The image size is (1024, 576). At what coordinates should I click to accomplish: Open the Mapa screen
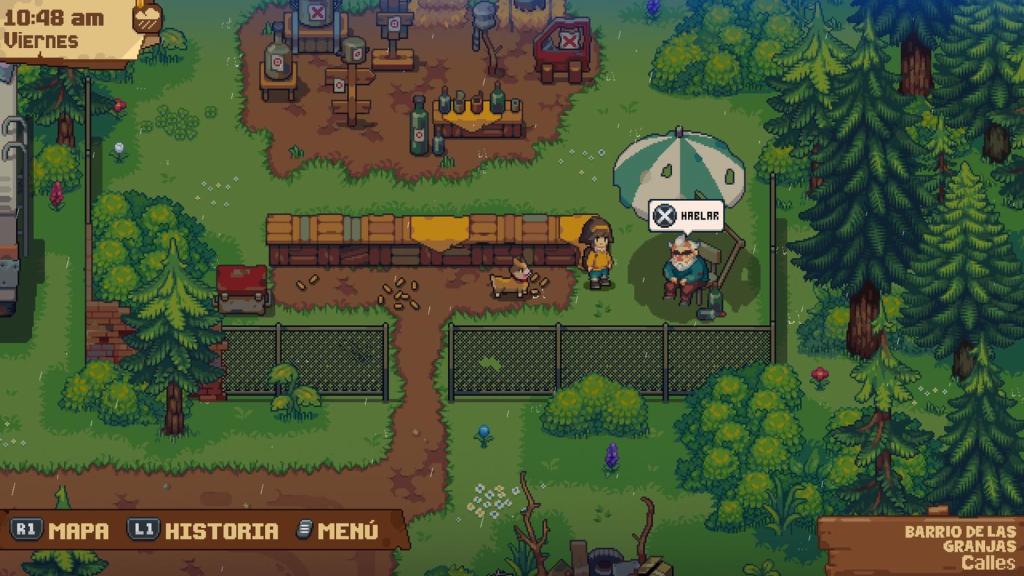(60, 530)
